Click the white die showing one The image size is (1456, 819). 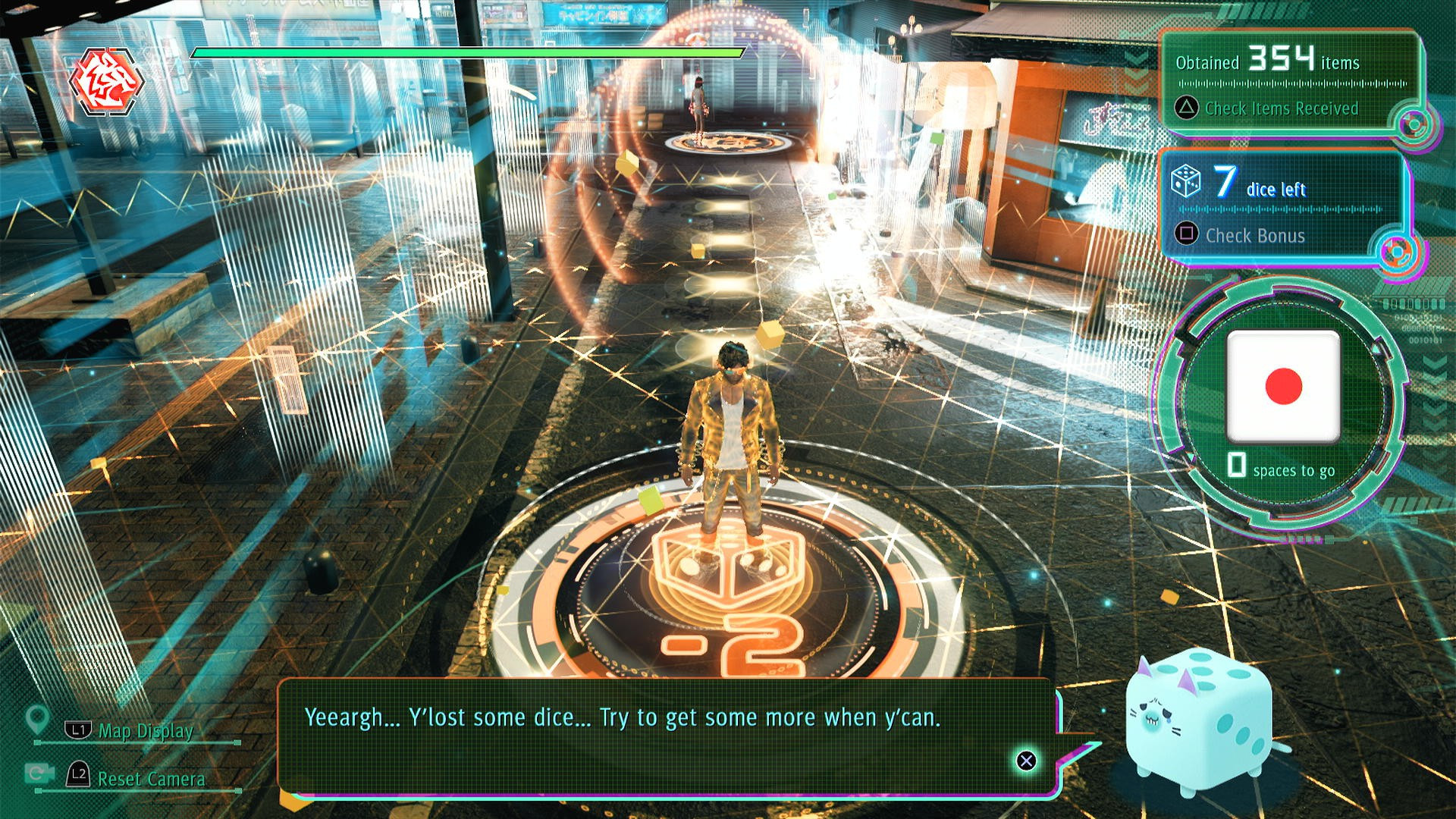click(1283, 387)
